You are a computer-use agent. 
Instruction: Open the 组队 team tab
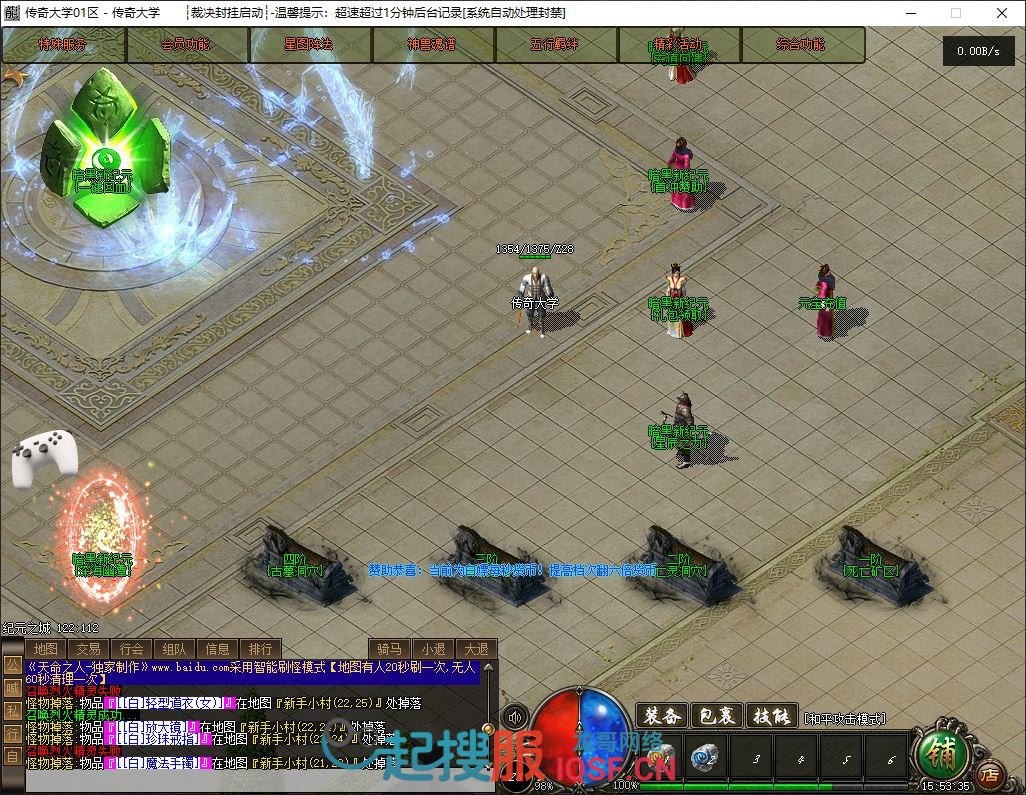coord(174,649)
